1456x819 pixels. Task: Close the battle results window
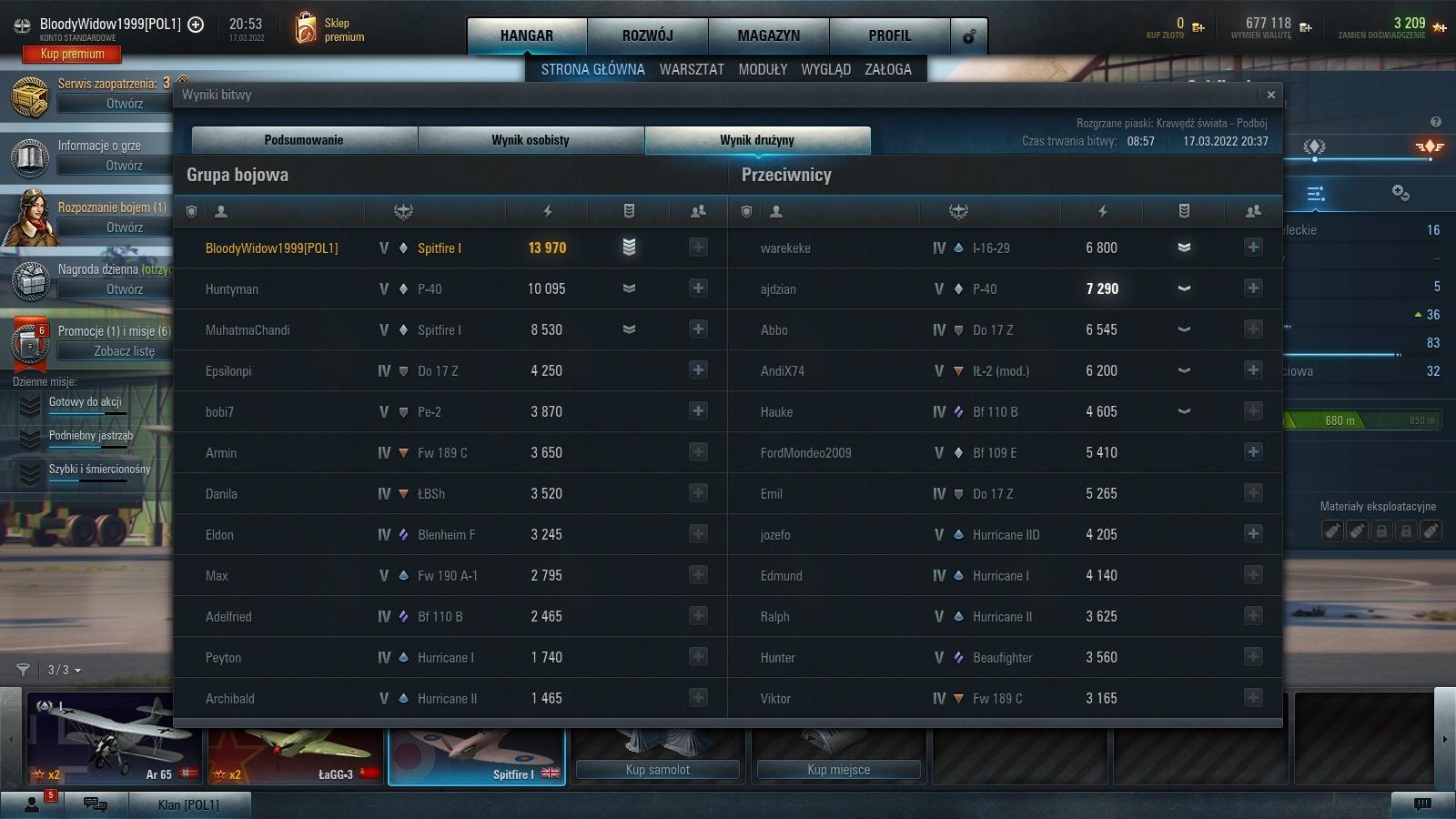1270,95
